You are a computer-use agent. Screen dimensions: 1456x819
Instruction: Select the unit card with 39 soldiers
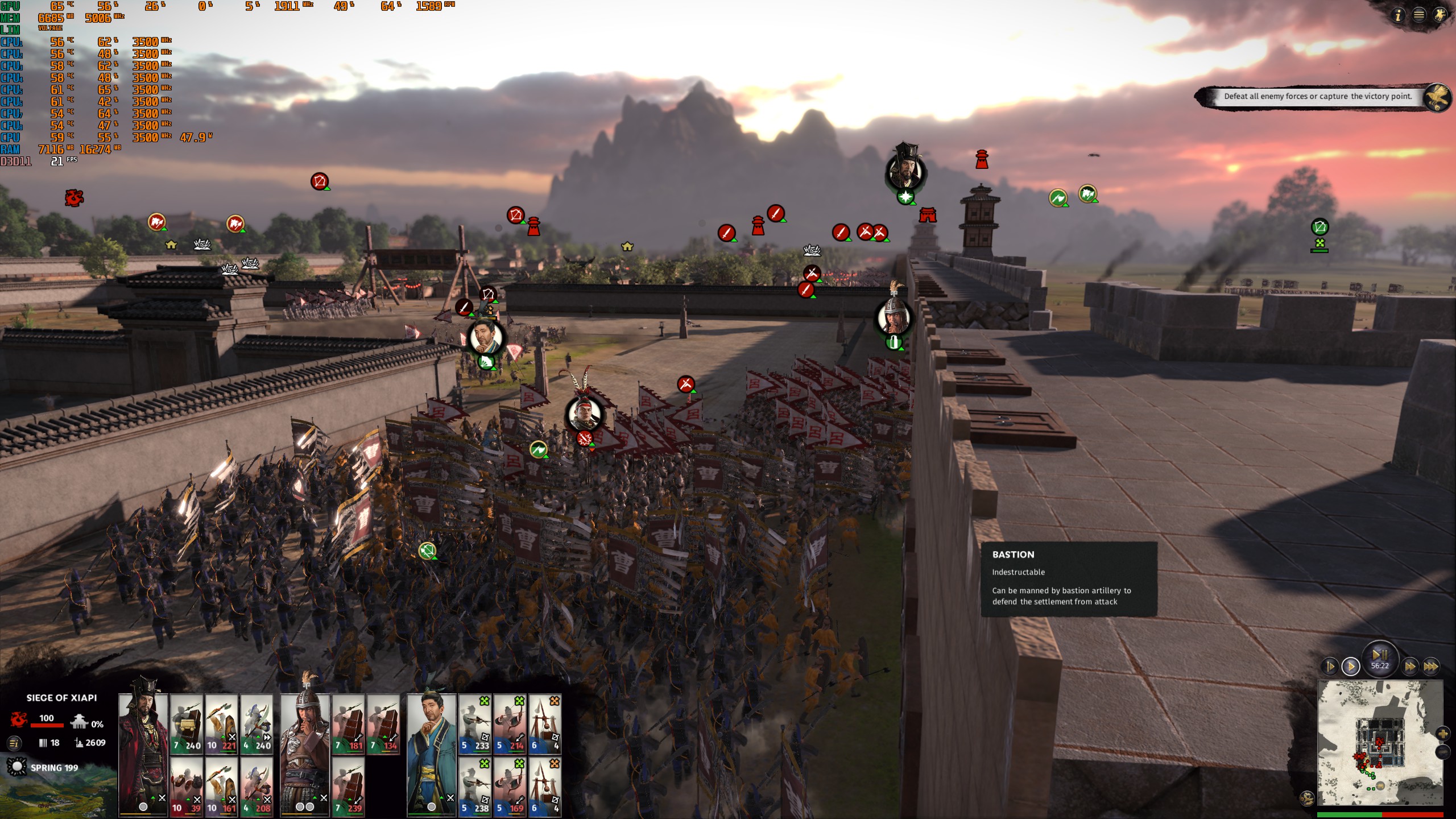point(187,787)
